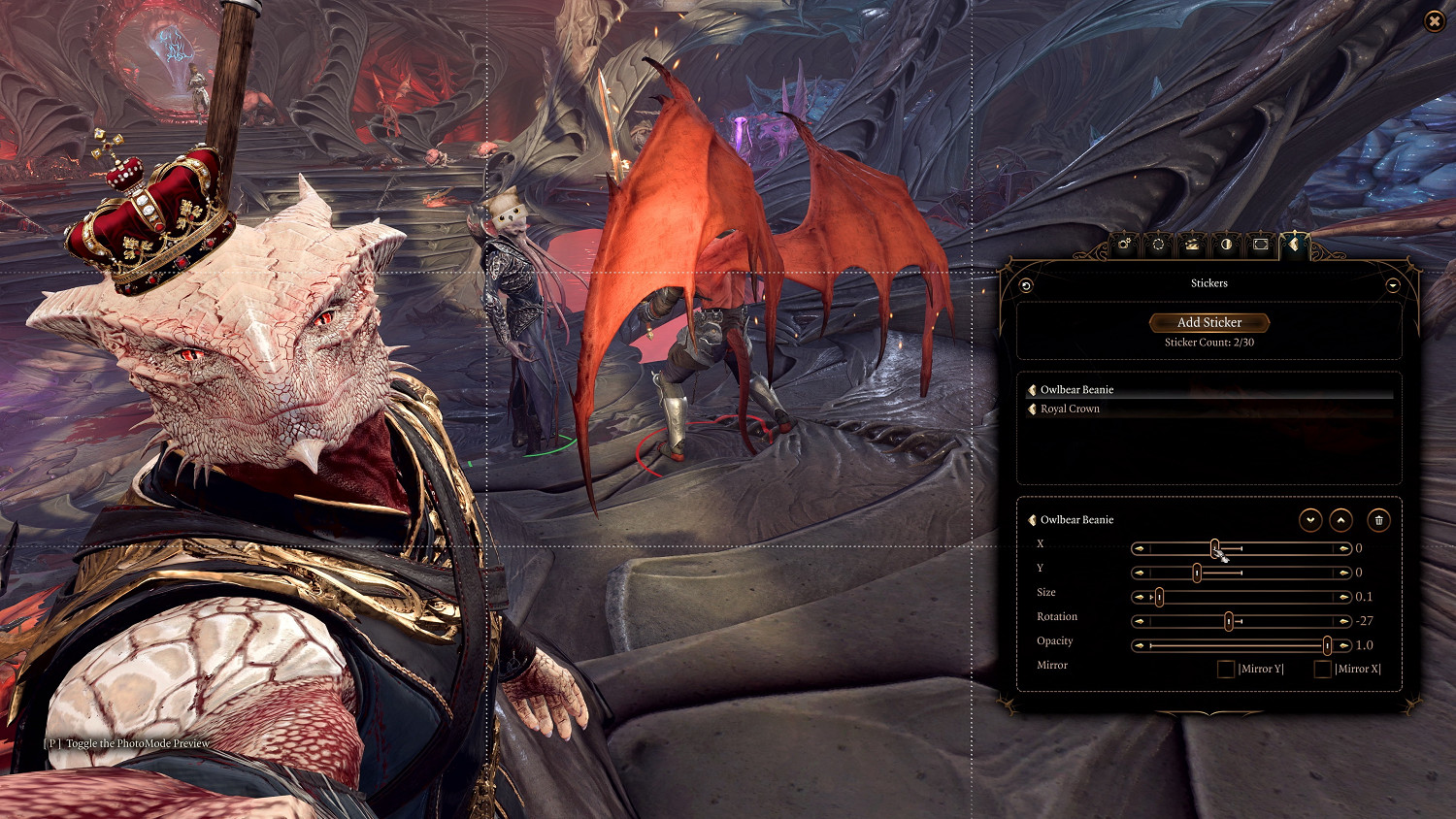Enable the Mirror X checkbox
1456x819 pixels.
point(1322,669)
